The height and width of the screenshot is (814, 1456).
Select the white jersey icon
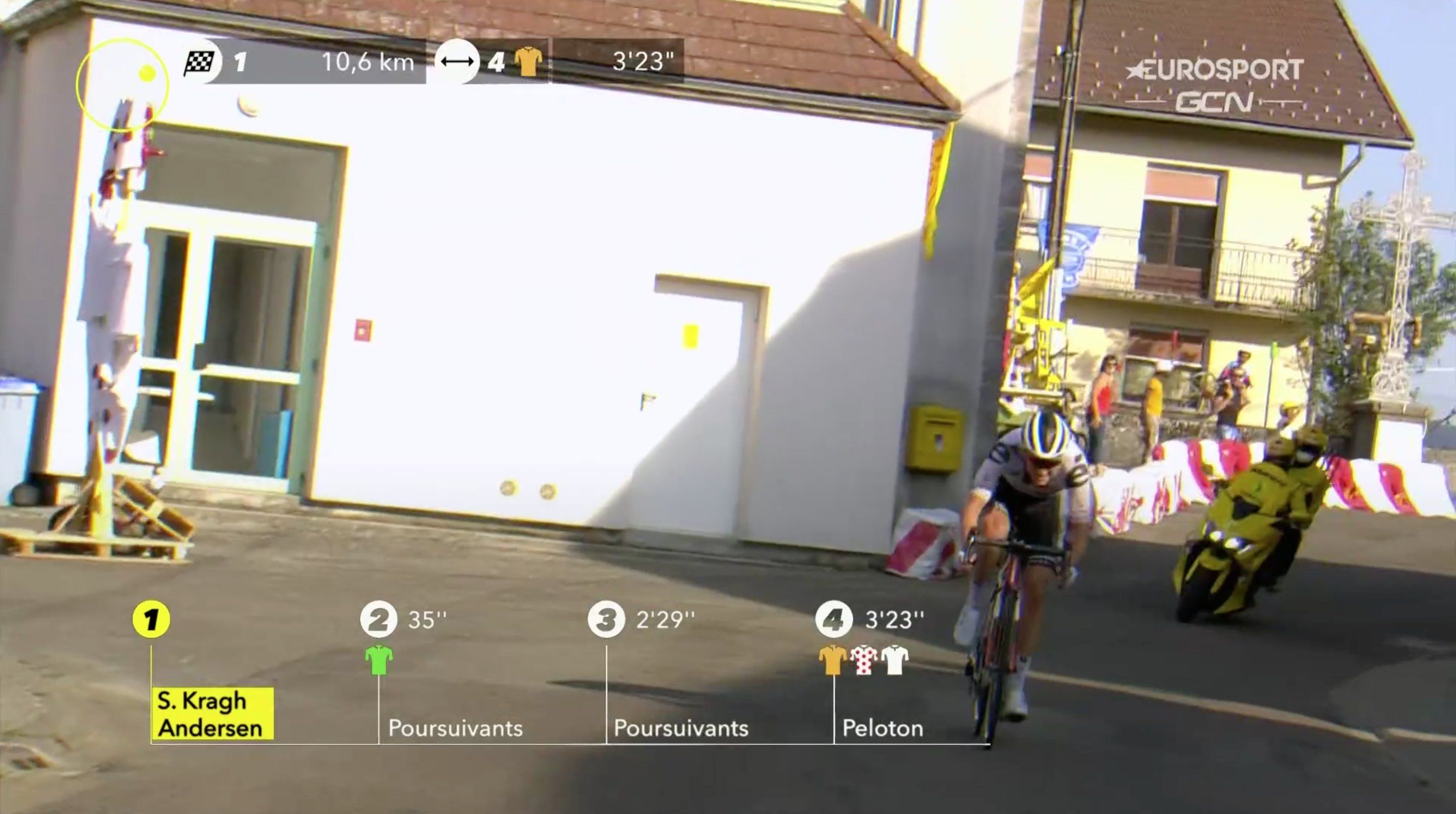point(895,660)
